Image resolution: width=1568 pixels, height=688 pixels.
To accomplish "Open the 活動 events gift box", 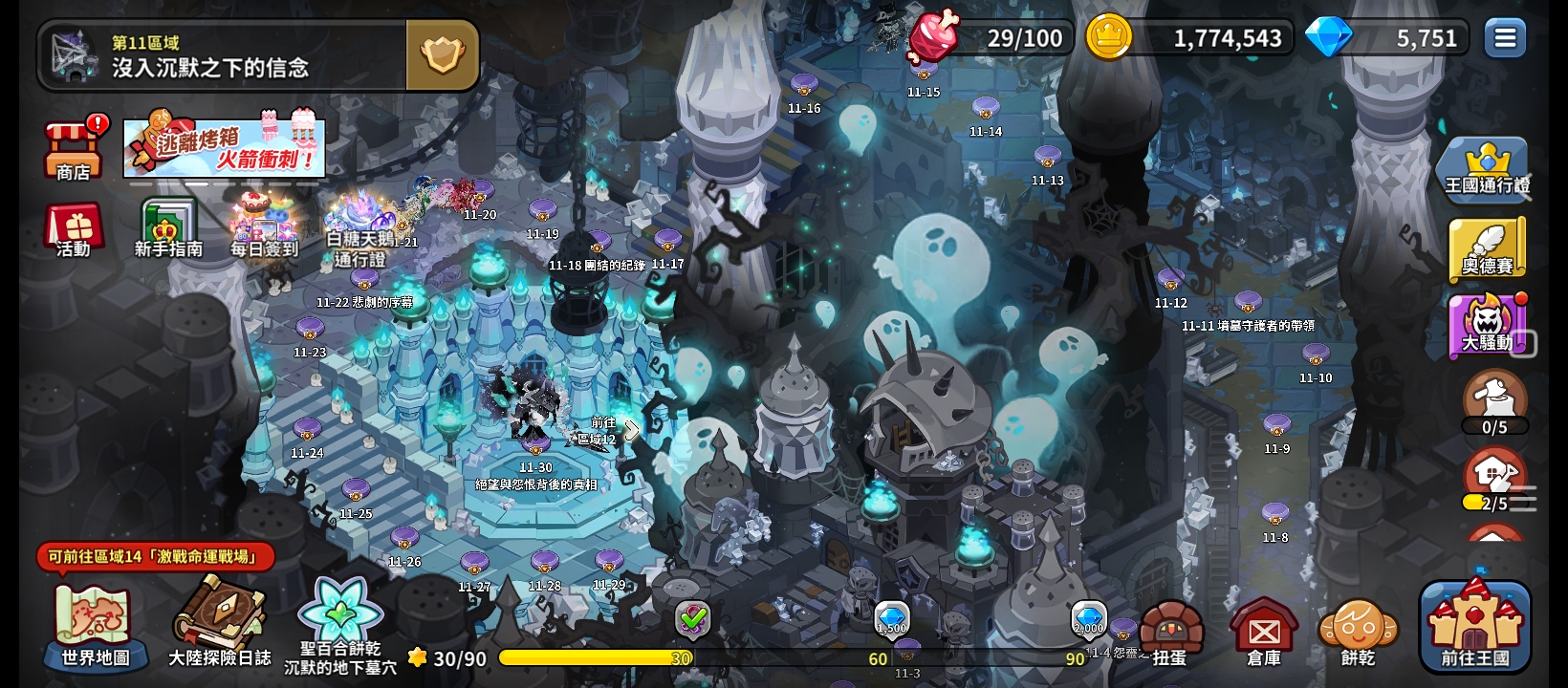I will (74, 231).
